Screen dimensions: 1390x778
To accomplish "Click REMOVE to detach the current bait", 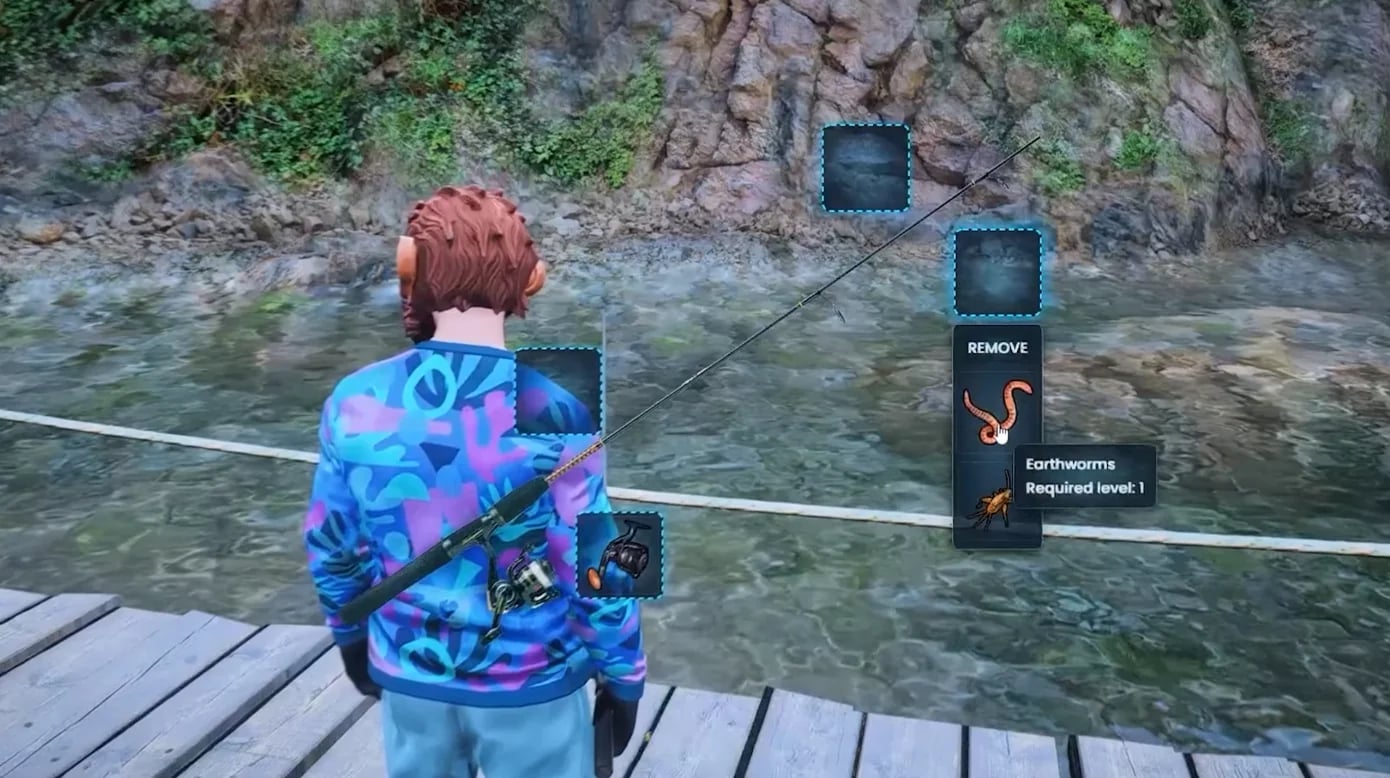I will pyautogui.click(x=996, y=348).
